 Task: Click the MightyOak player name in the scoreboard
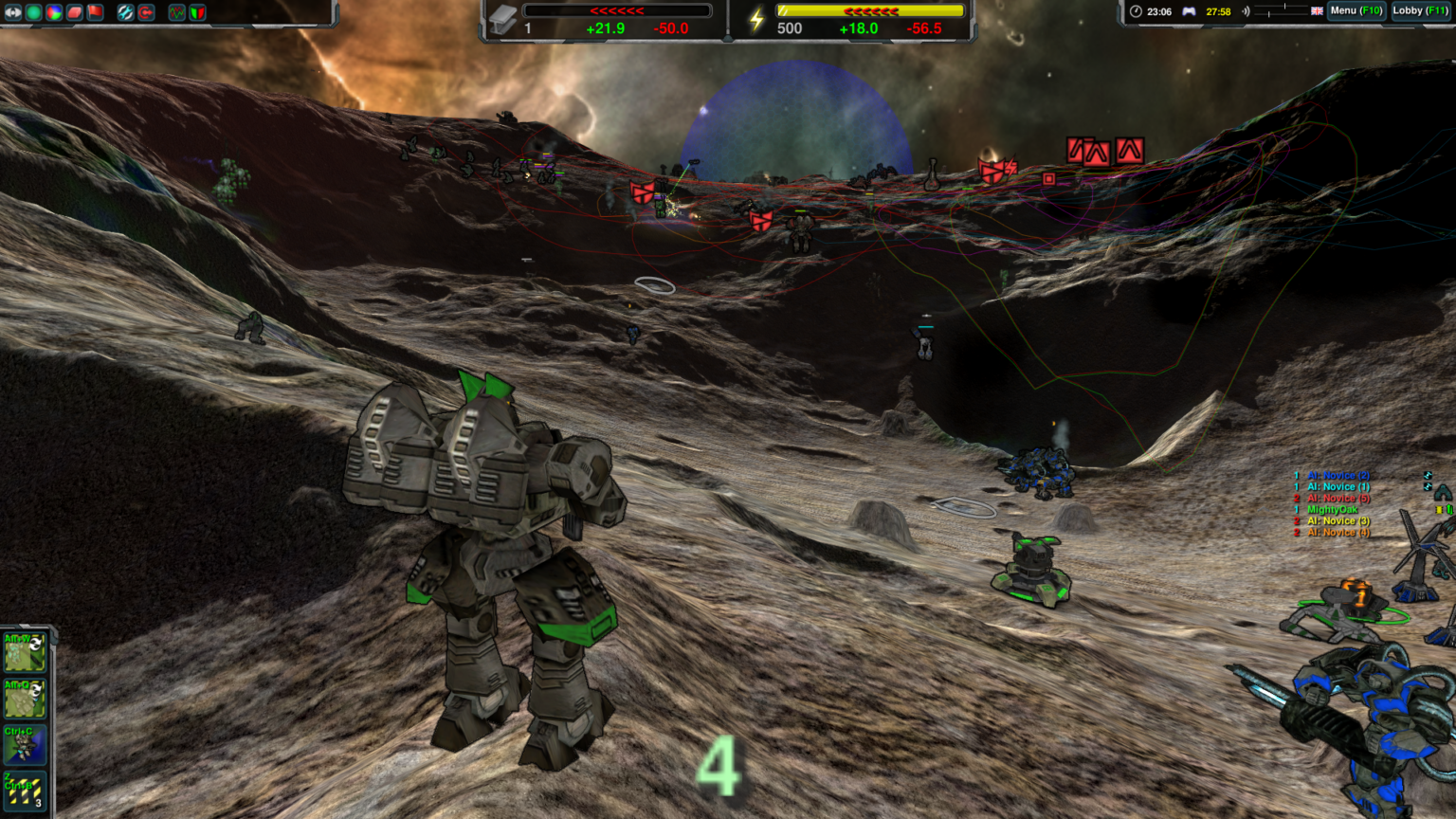(x=1332, y=509)
